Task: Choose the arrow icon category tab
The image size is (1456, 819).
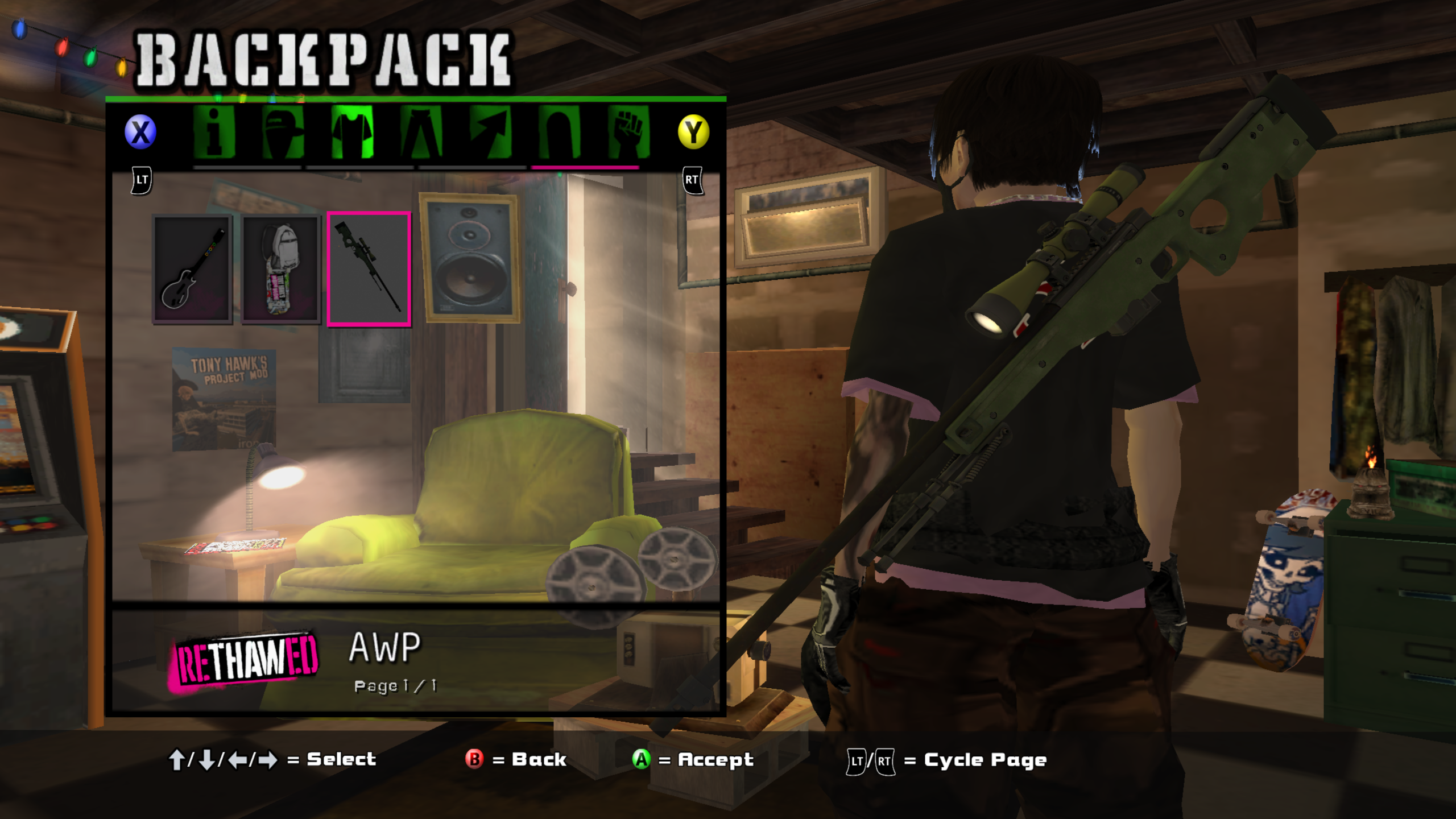Action: coord(490,132)
